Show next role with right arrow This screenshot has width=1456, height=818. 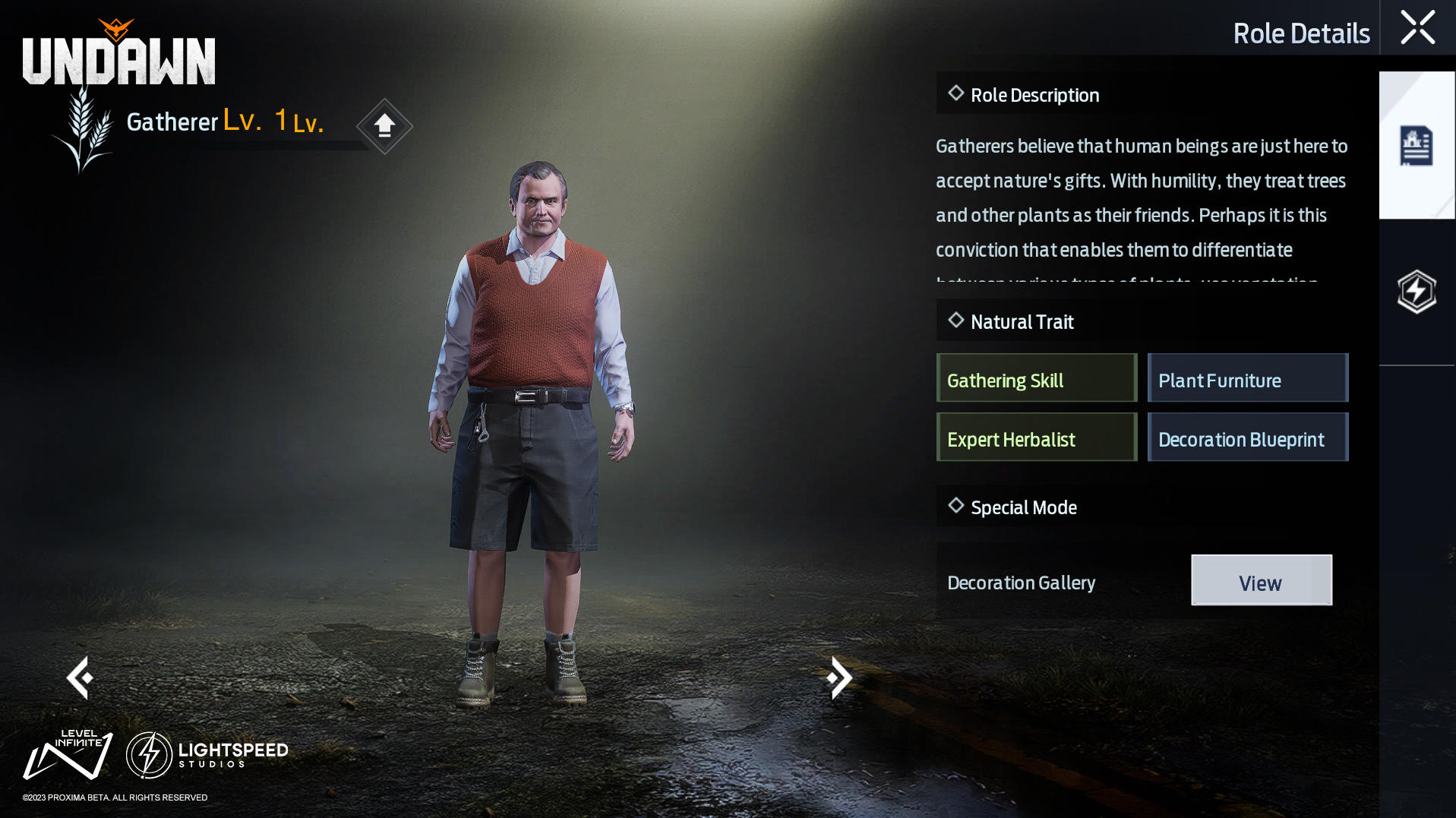(839, 677)
